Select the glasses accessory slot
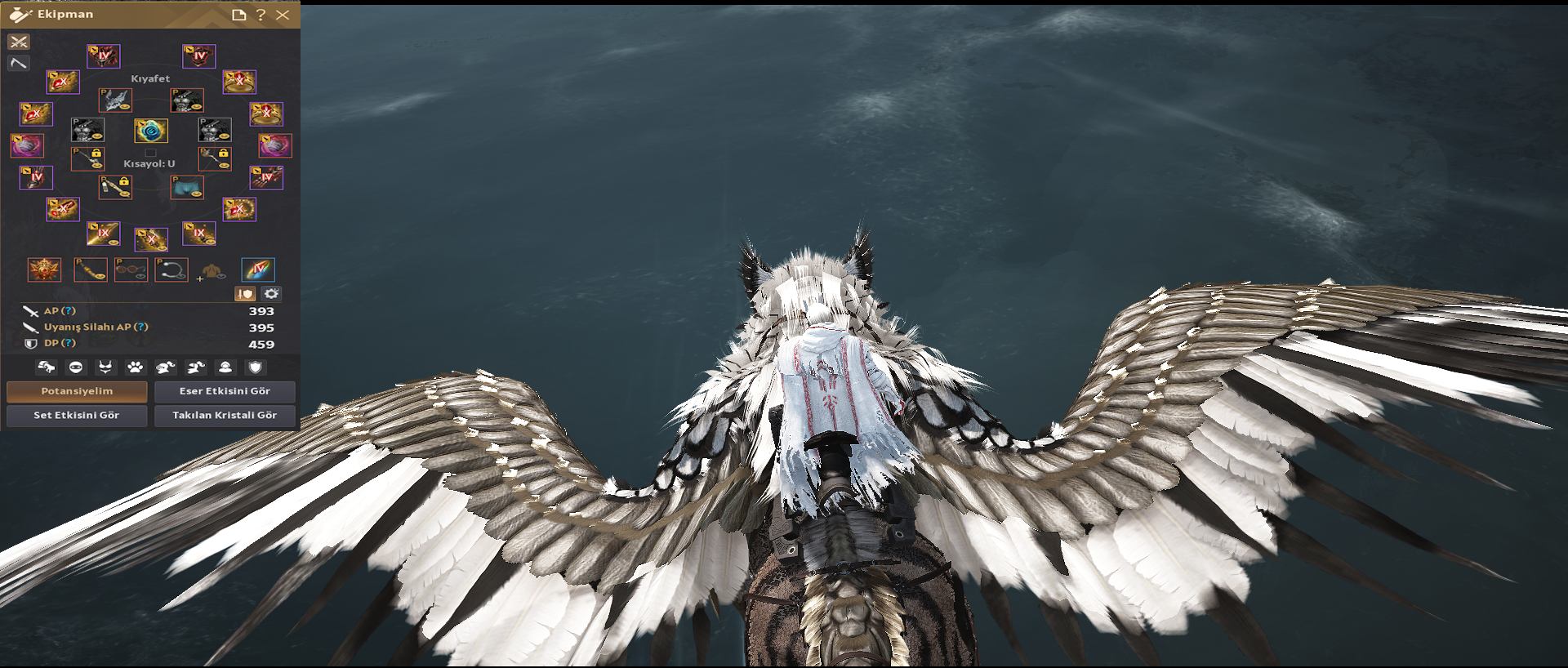This screenshot has height=668, width=1568. (x=131, y=269)
